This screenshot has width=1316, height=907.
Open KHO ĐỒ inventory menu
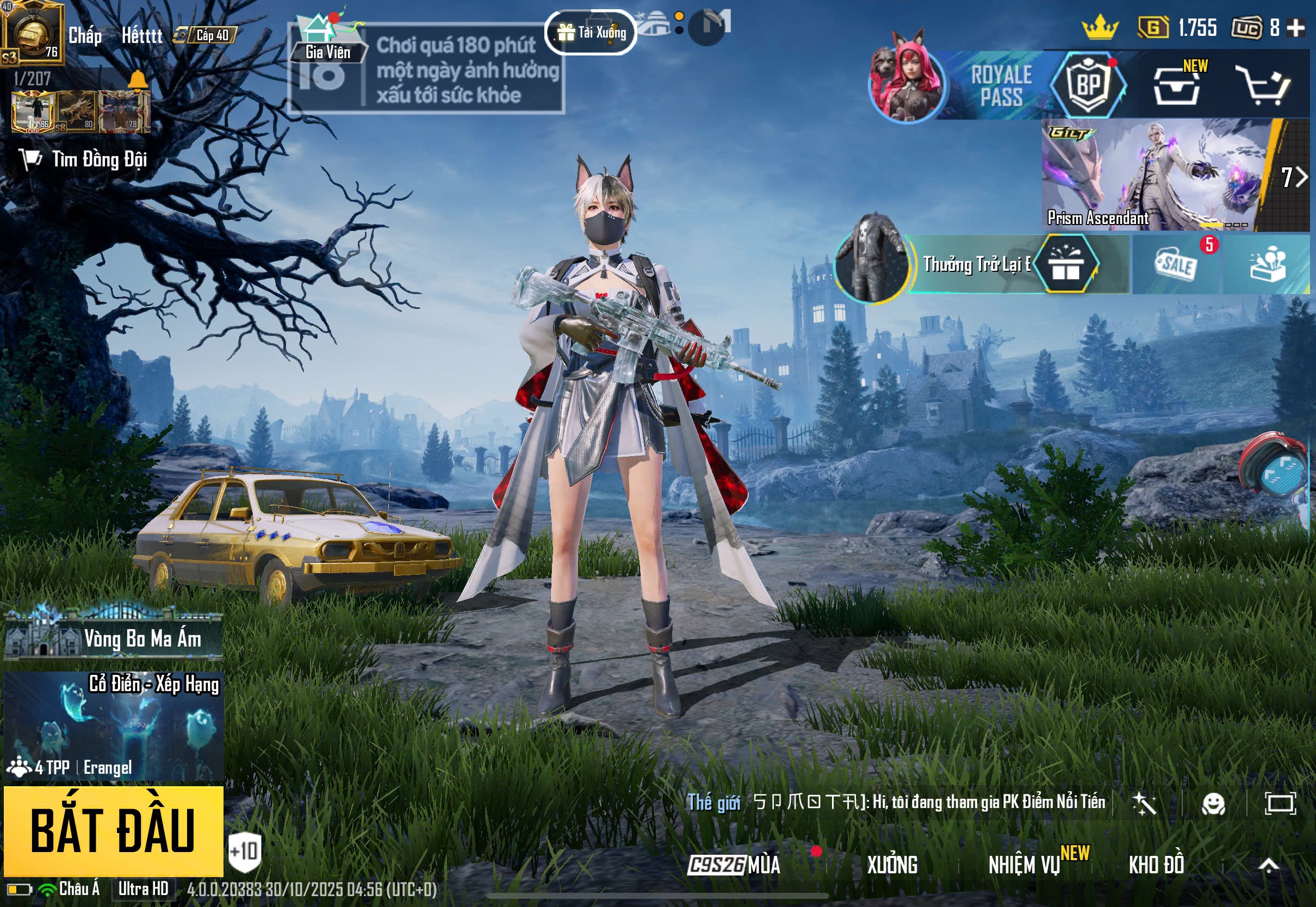[1156, 865]
